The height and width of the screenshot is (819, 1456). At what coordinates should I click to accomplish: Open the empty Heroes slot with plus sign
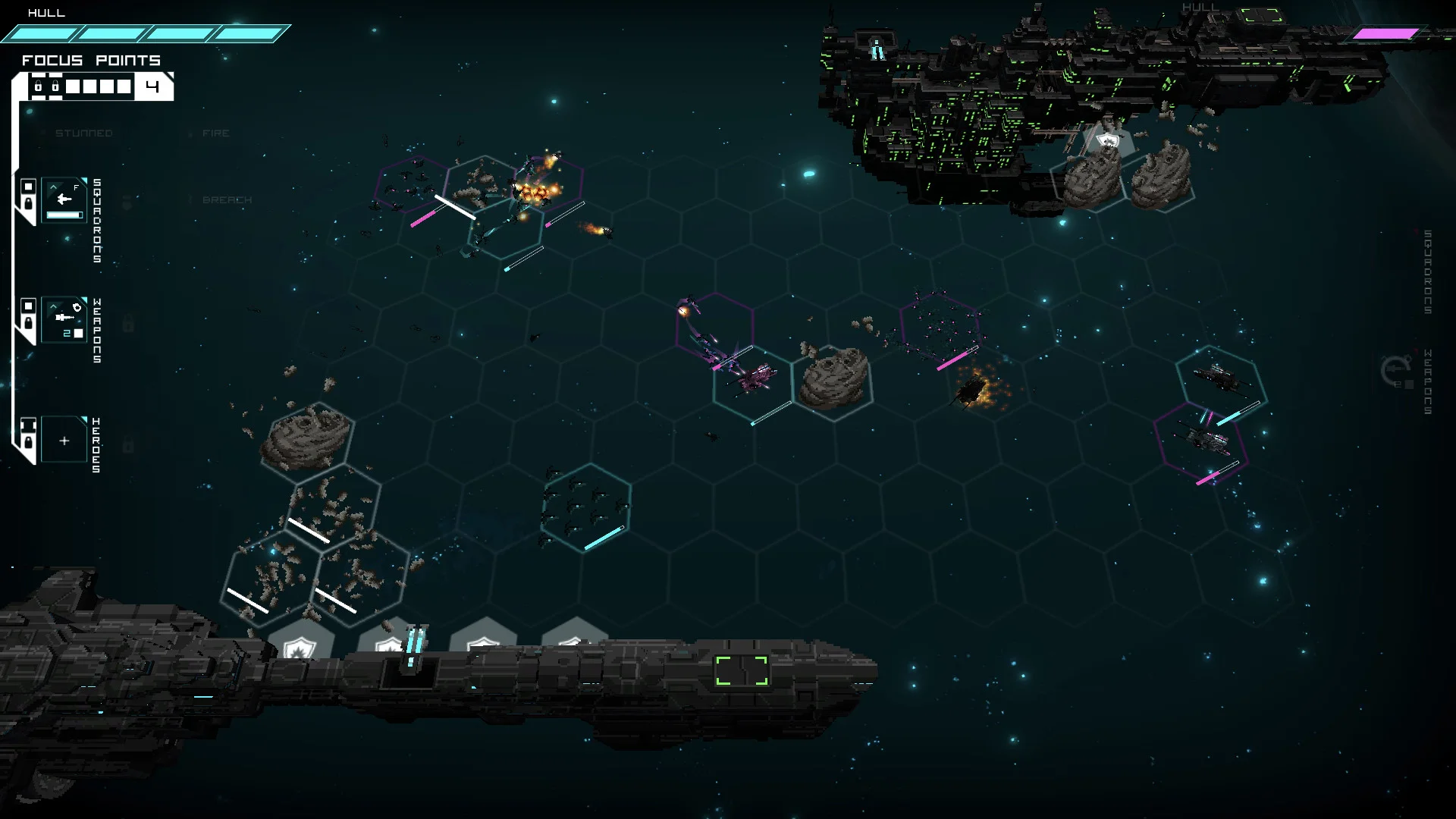click(64, 440)
